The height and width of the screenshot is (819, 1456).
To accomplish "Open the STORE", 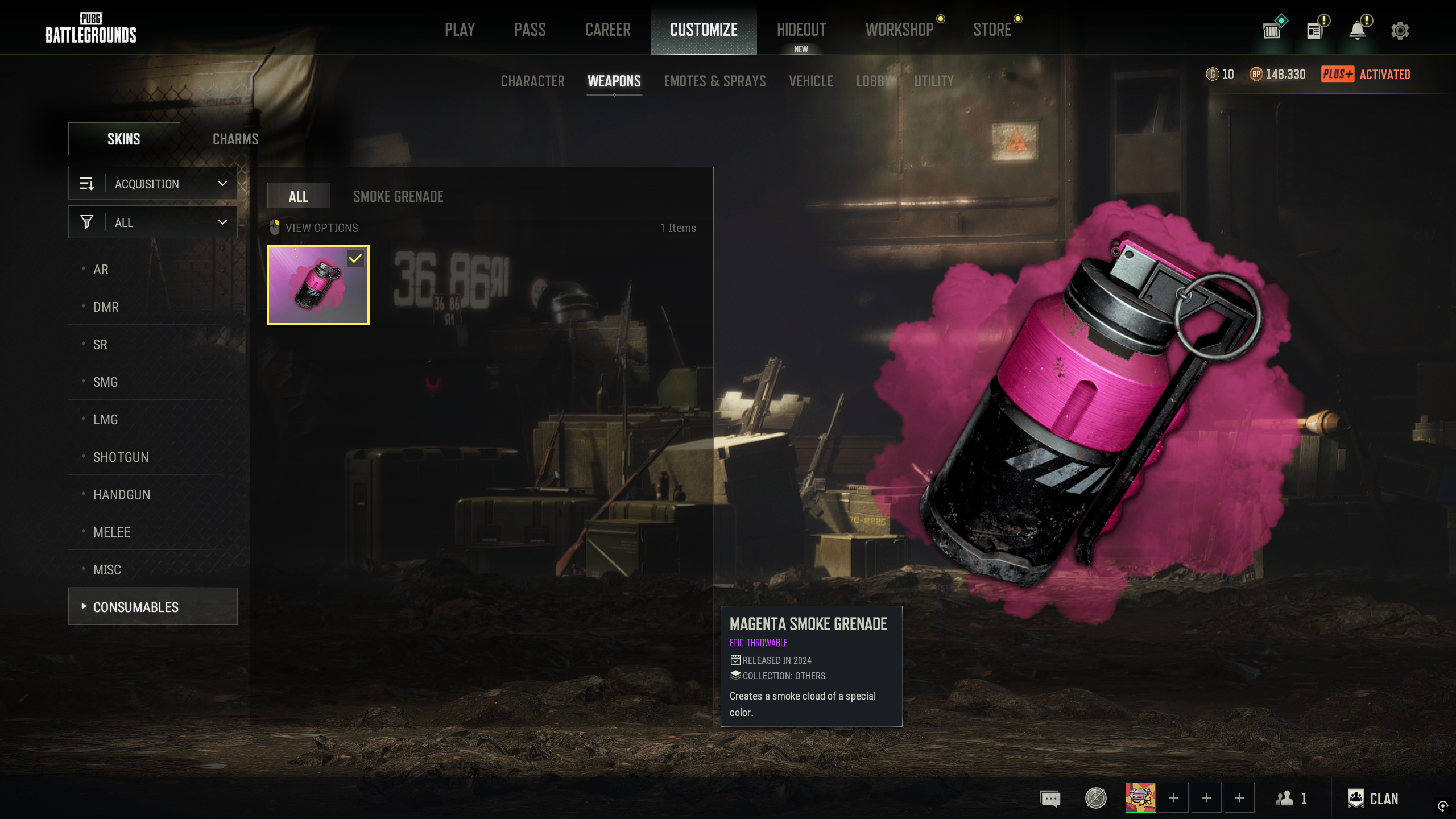I will 992,30.
